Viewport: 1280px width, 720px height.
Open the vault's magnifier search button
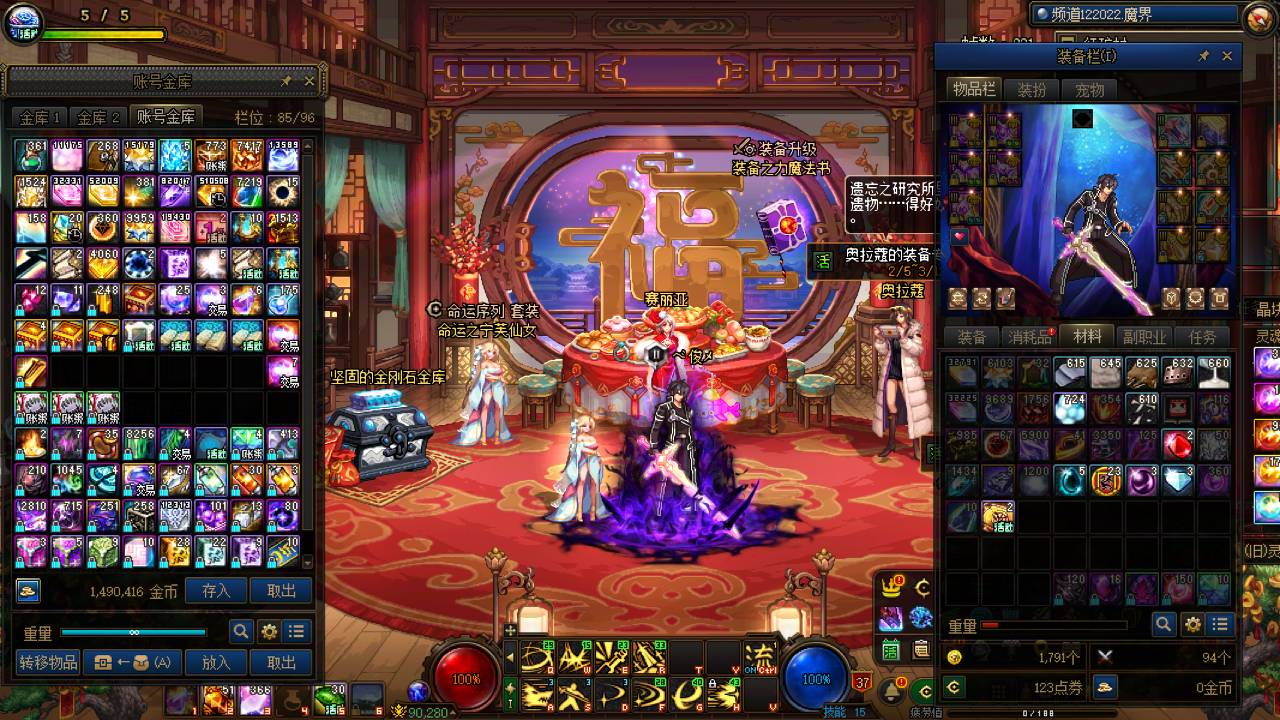pos(241,632)
